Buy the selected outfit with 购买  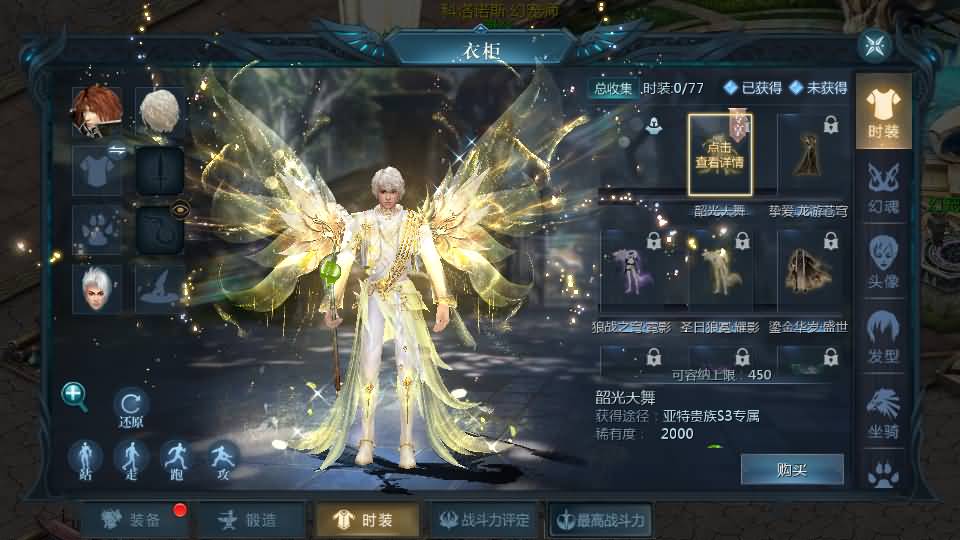[x=792, y=469]
